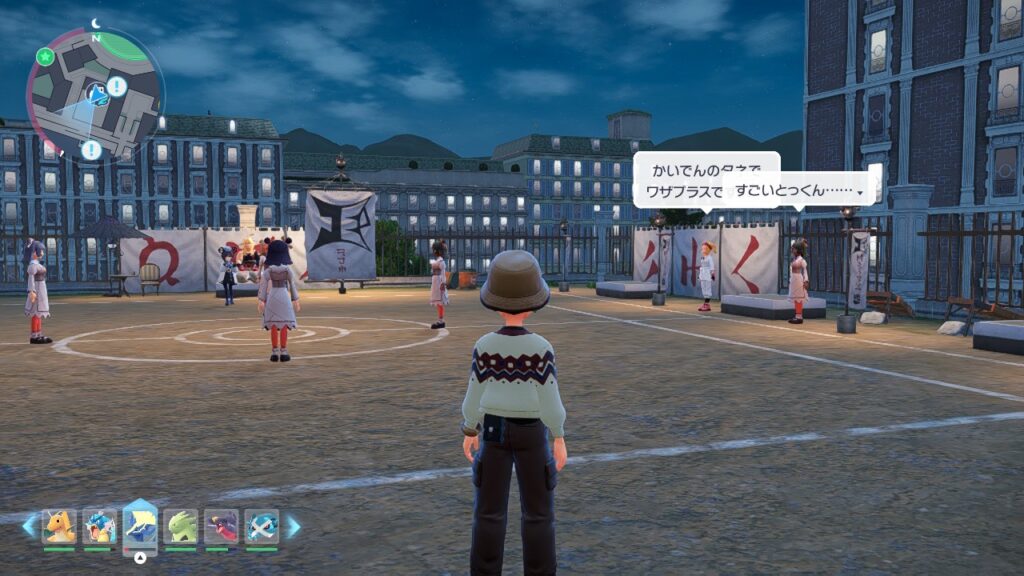Screen dimensions: 1024x576
Task: Select the green star marker on the minimap
Action: point(44,57)
